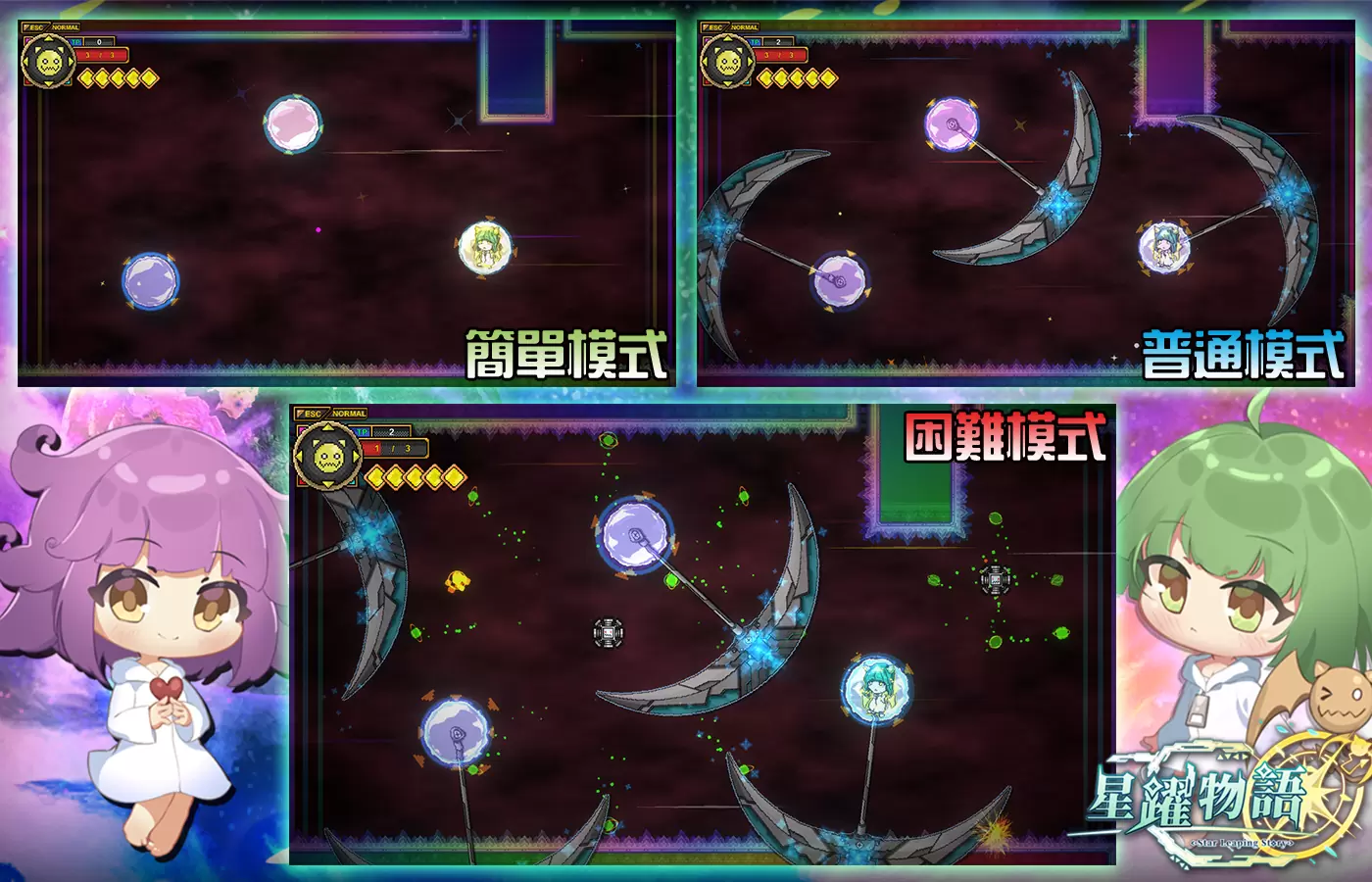This screenshot has height=882, width=1372.
Task: Click the 普通模式 normal mode banner
Action: 1245,355
